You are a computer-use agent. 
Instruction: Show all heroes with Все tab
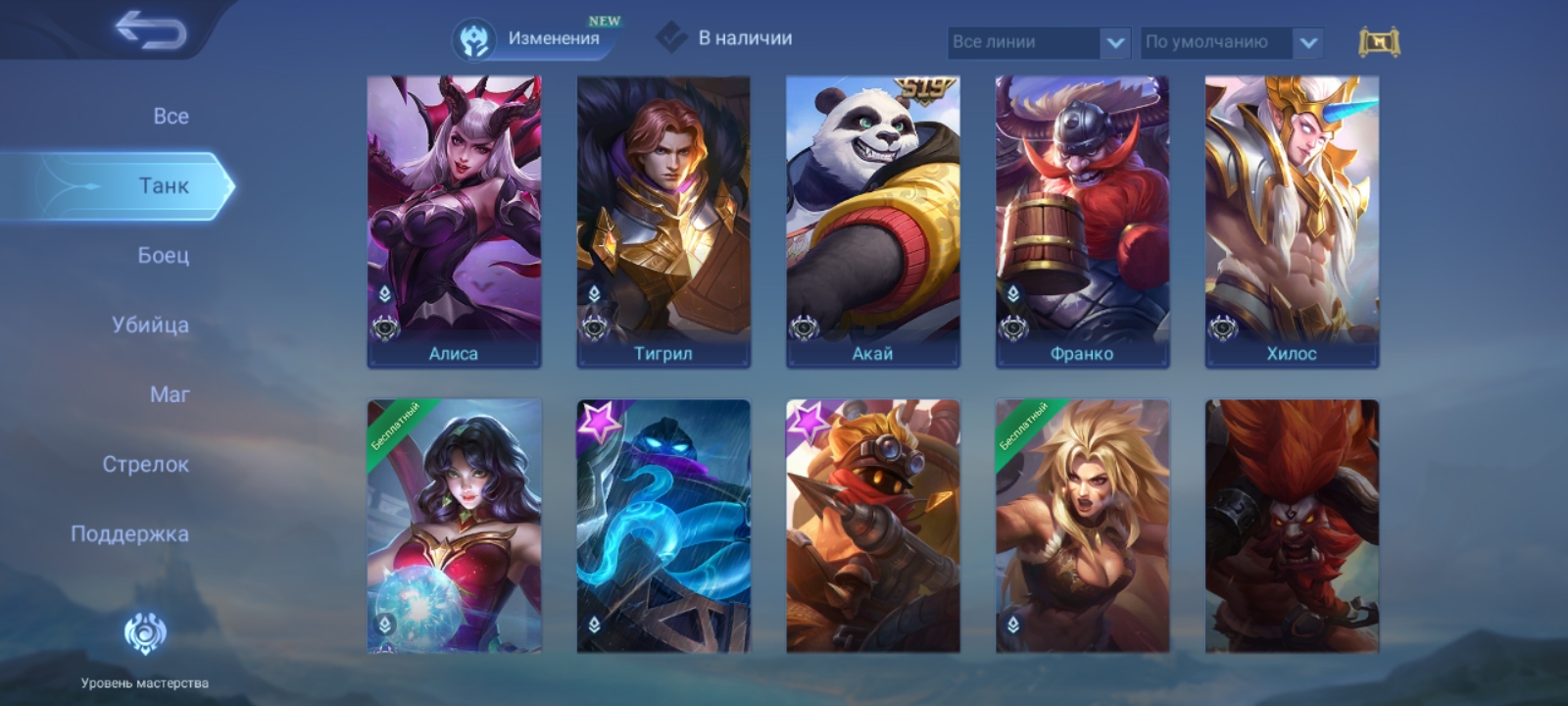[171, 116]
